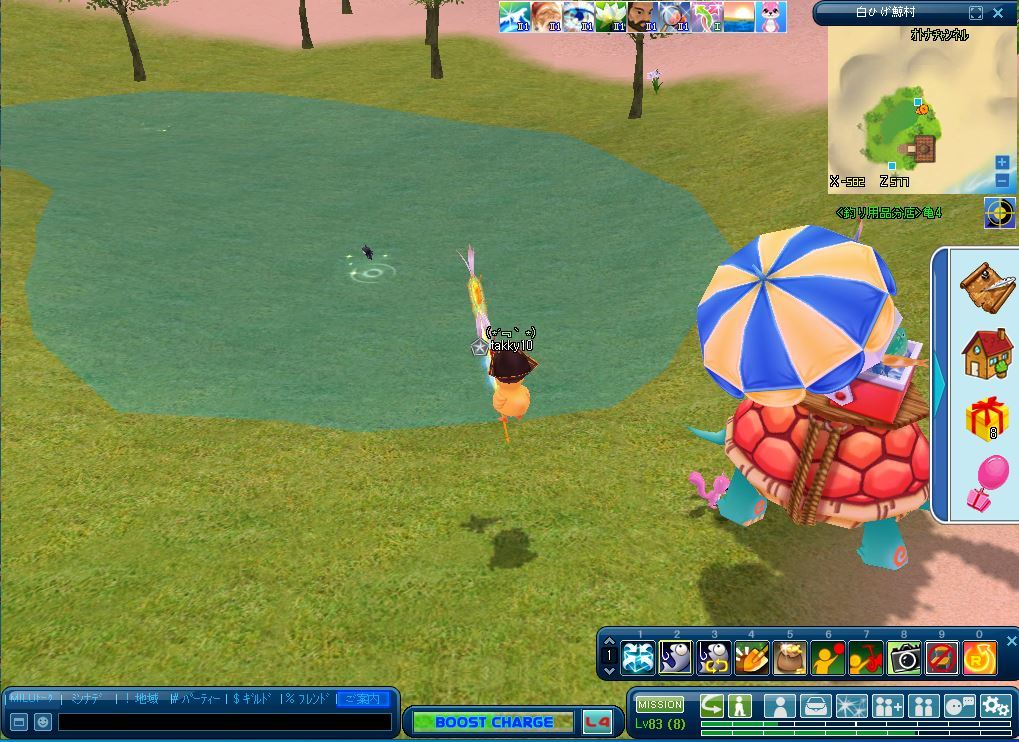
Task: Close the skill hotbar
Action: [1011, 641]
